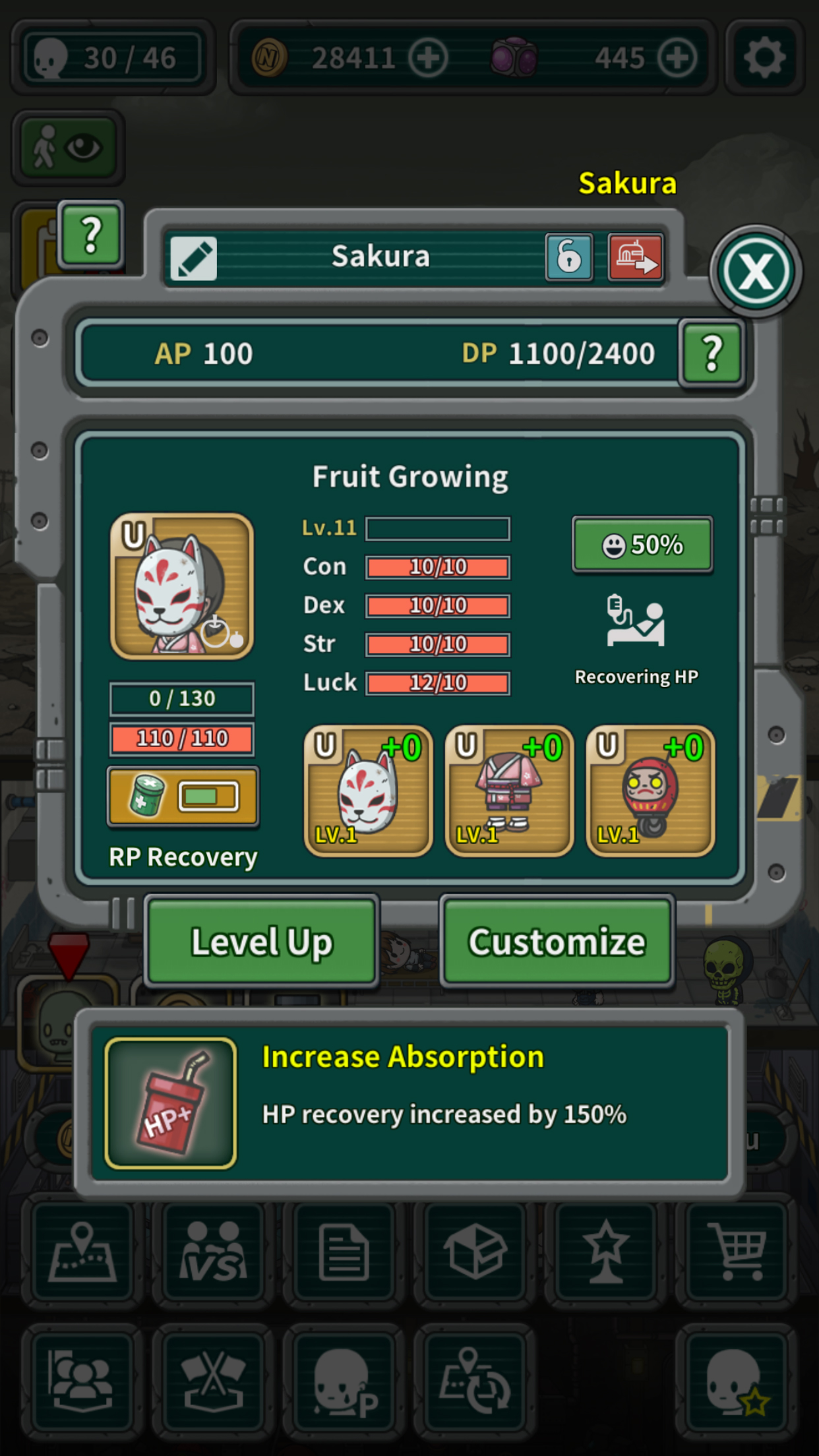Add more purple gems with the plus

tap(677, 58)
